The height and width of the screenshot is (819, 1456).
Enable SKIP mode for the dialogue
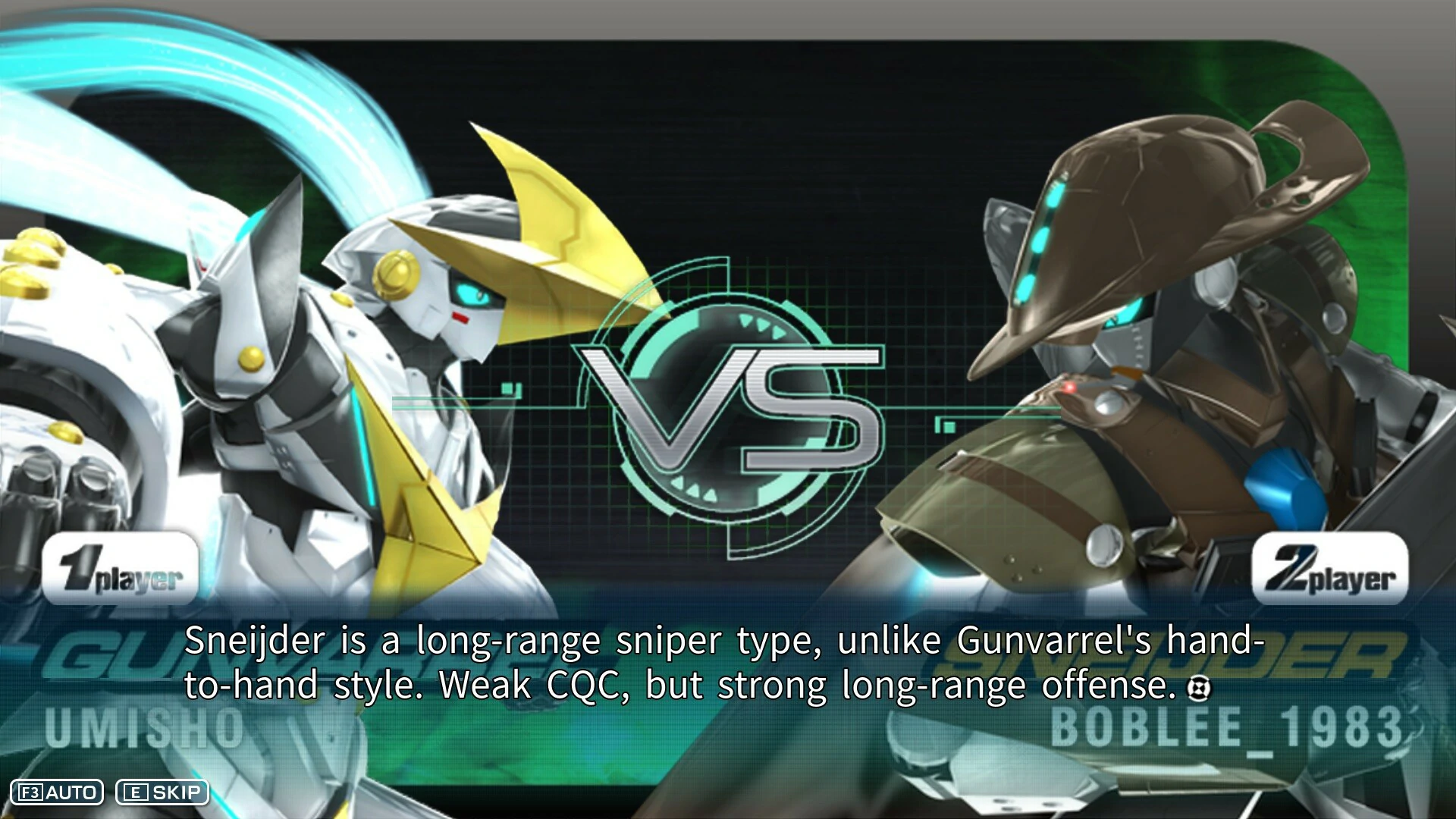(x=163, y=793)
